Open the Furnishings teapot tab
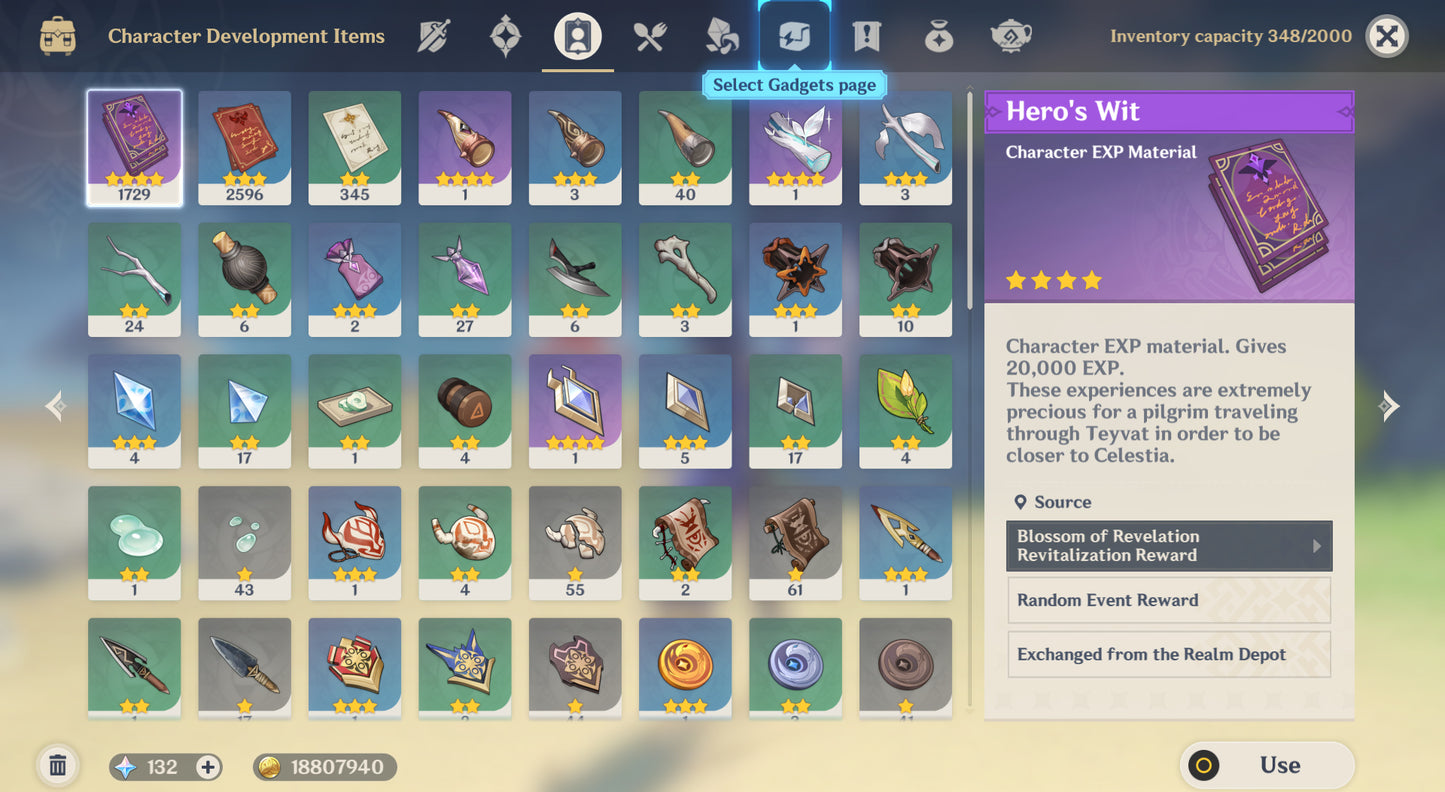This screenshot has height=792, width=1445. [1010, 37]
